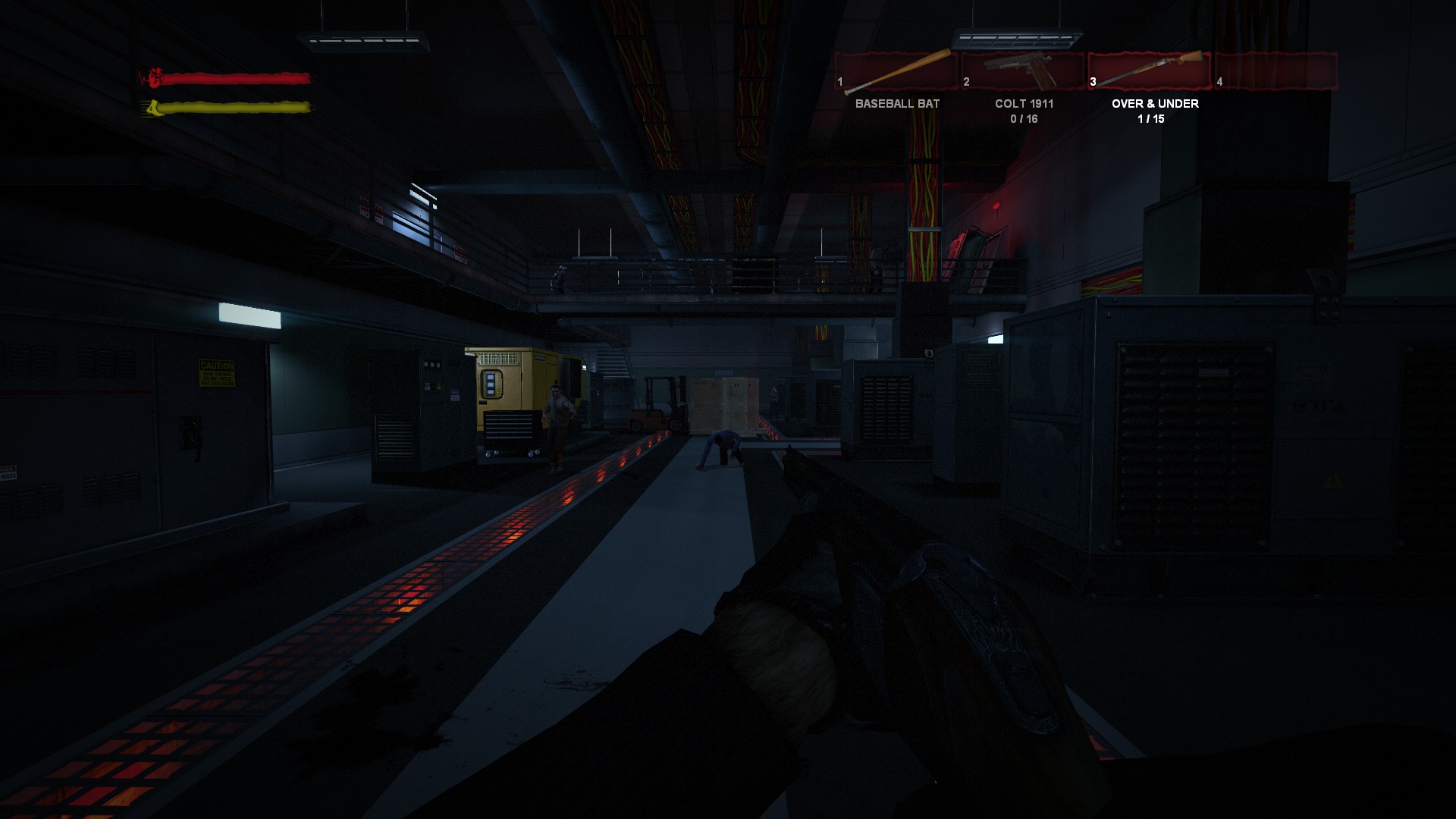Click the 0 / 16 ammo counter
1456x819 pixels.
point(1024,119)
